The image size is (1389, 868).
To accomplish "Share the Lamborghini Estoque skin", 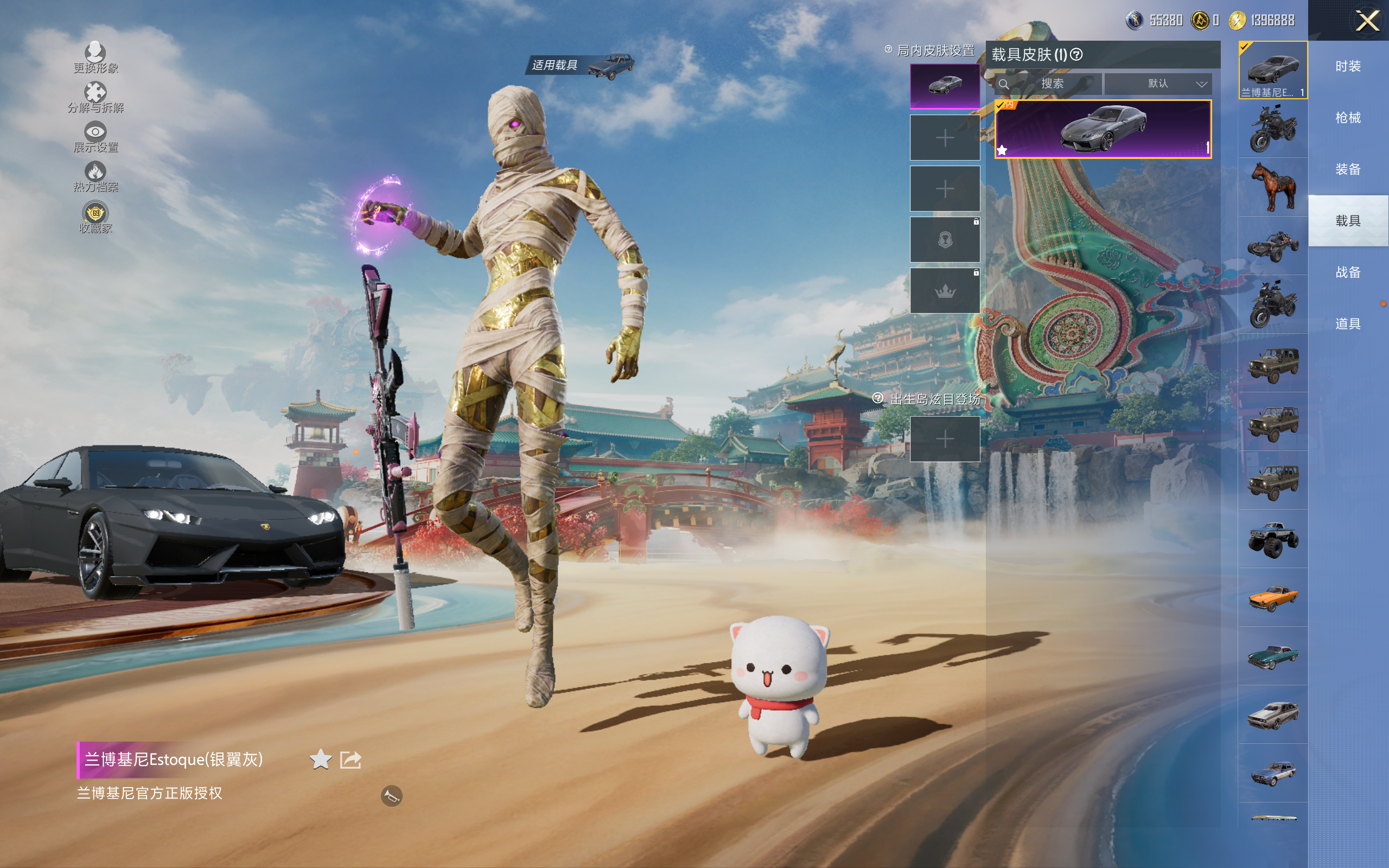I will click(x=351, y=759).
